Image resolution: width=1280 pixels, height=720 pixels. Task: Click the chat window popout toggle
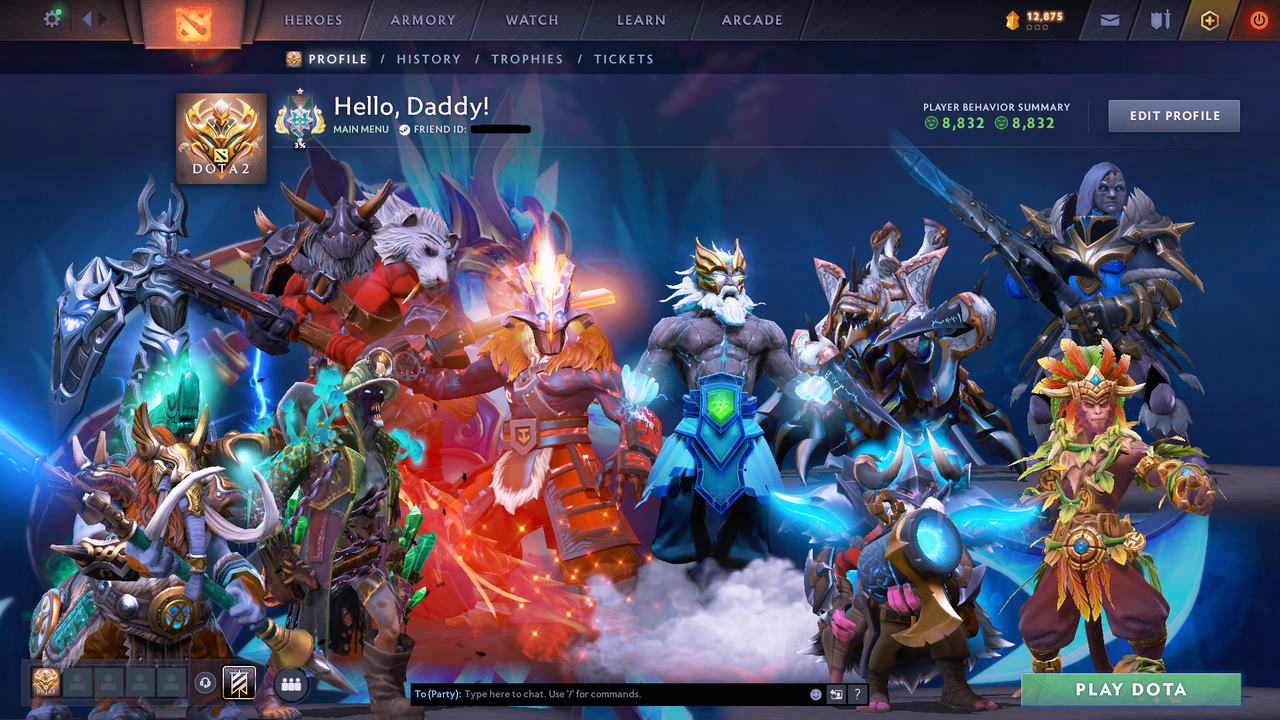click(x=835, y=693)
